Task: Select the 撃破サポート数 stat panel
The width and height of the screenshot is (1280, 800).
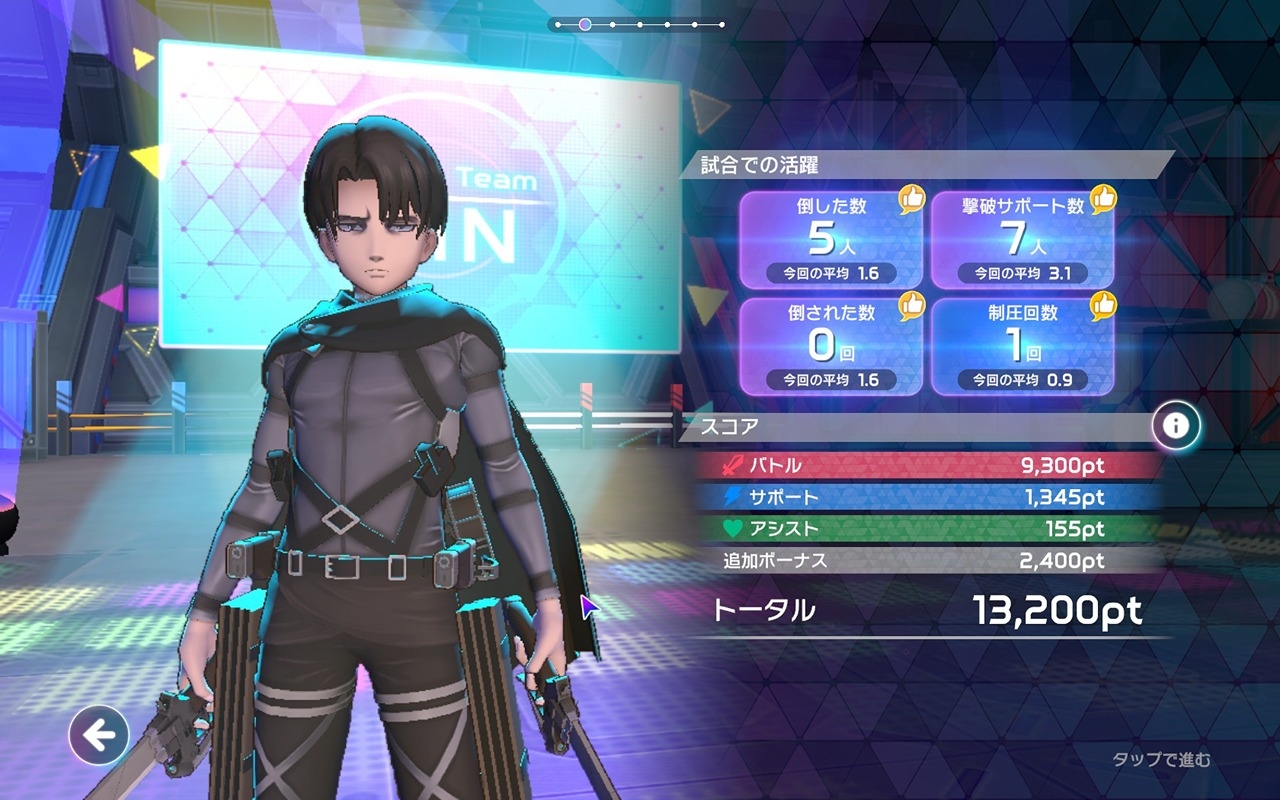Action: [x=1022, y=239]
